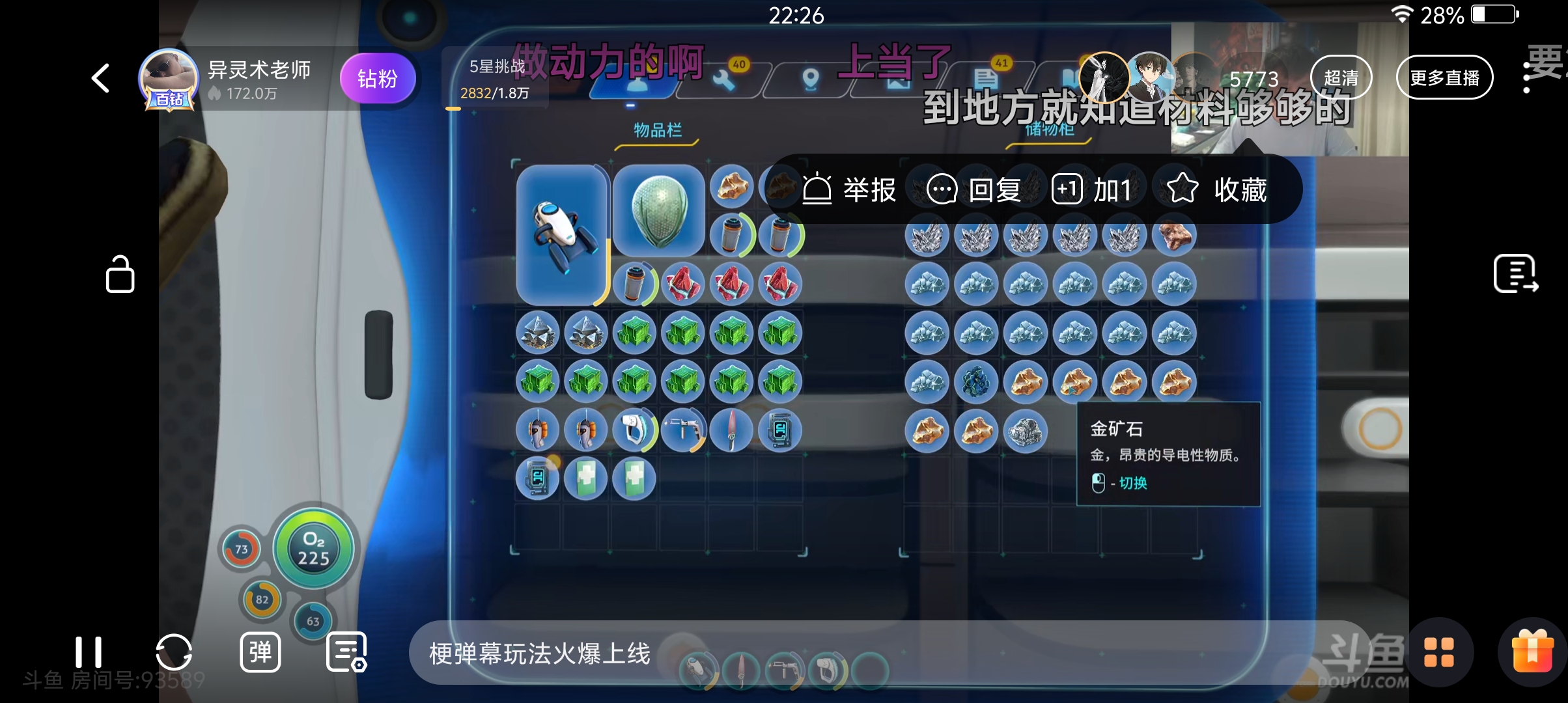The height and width of the screenshot is (703, 1568).
Task: Click the 回复 reply icon
Action: 942,189
